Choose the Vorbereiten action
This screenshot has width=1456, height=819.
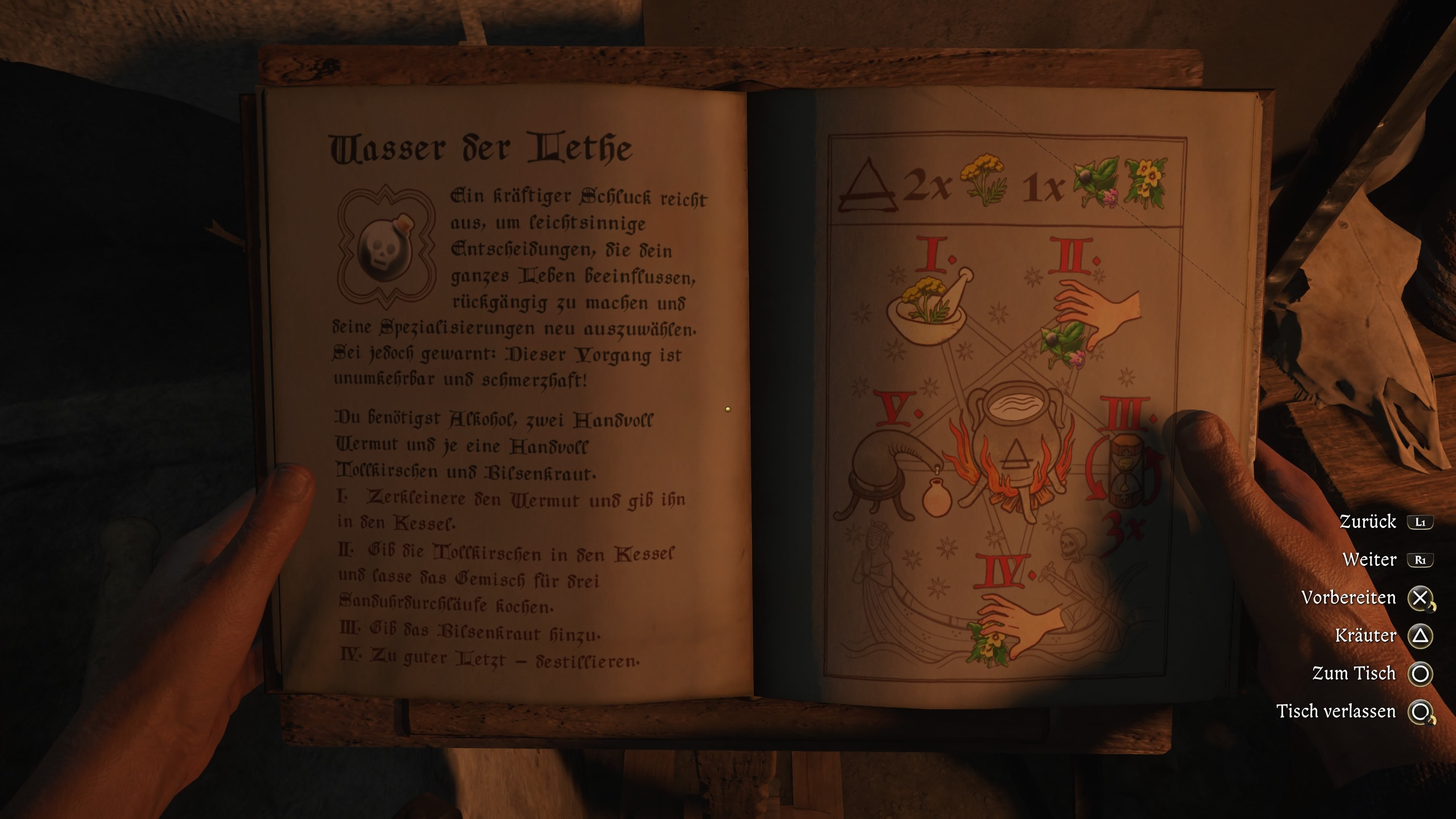[x=1419, y=598]
